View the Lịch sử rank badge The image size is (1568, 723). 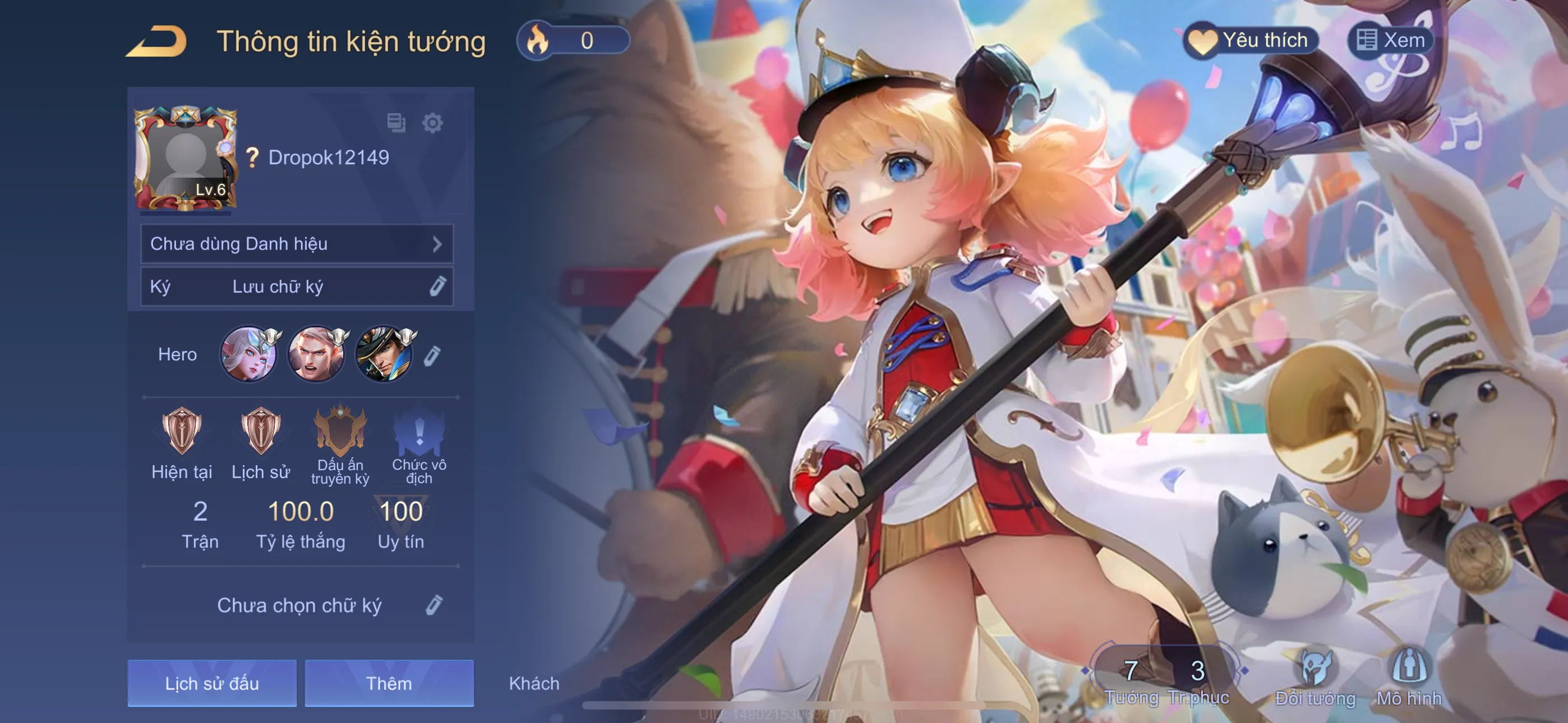point(261,432)
